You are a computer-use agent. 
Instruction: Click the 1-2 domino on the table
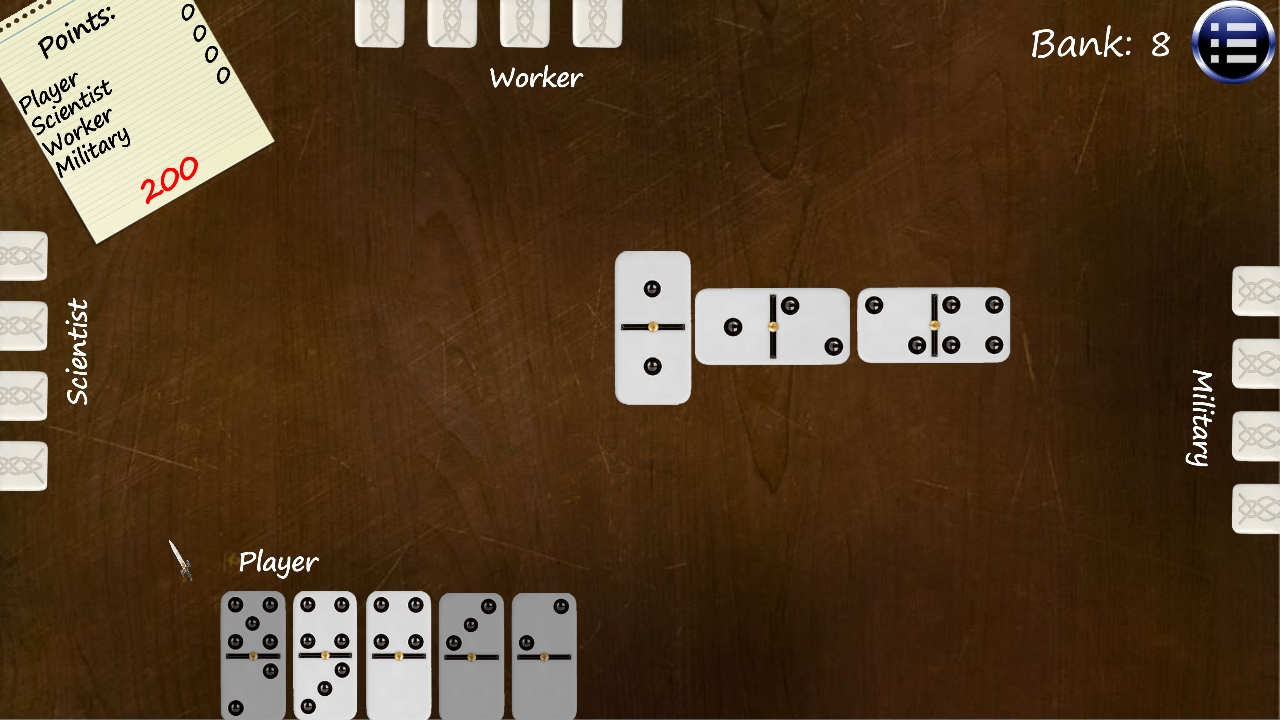click(772, 325)
